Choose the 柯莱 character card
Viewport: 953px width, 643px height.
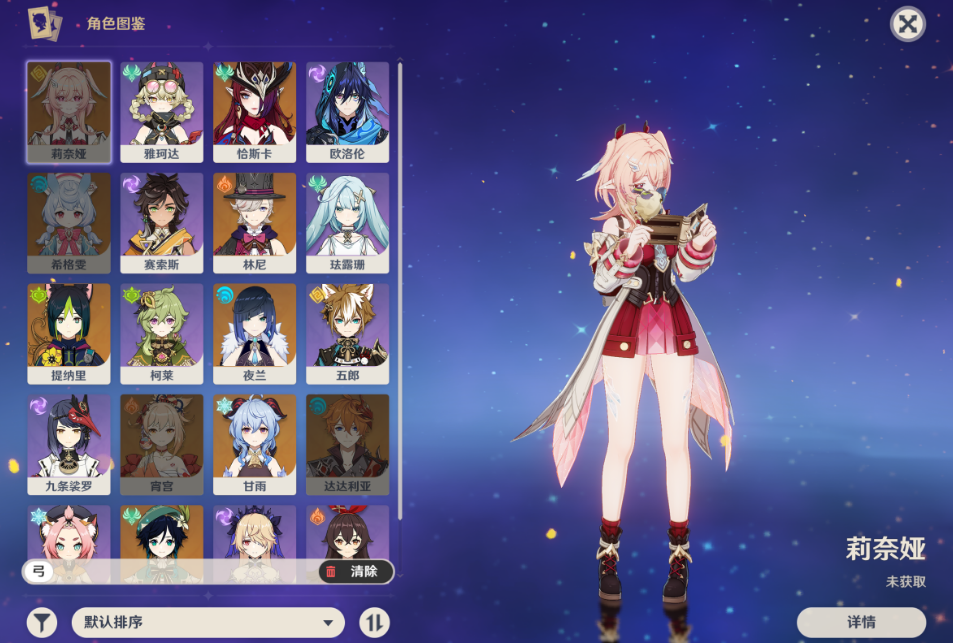pyautogui.click(x=162, y=333)
